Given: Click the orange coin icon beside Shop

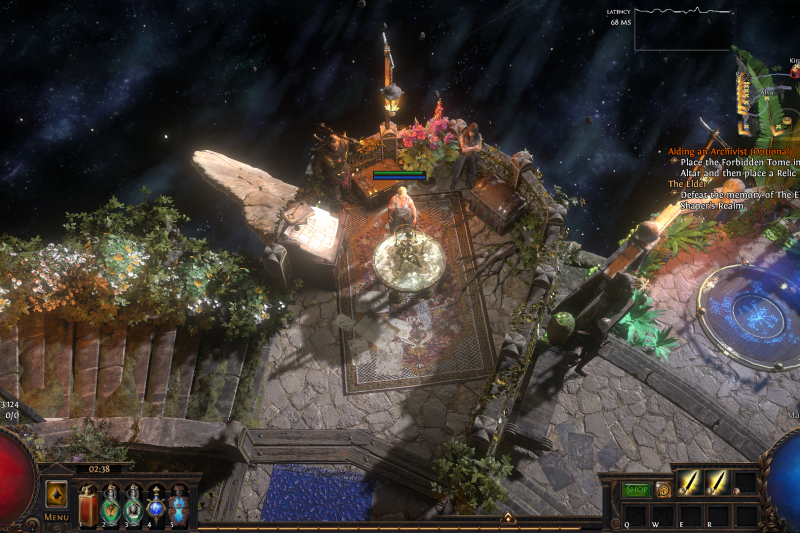Looking at the screenshot, I should click(662, 490).
